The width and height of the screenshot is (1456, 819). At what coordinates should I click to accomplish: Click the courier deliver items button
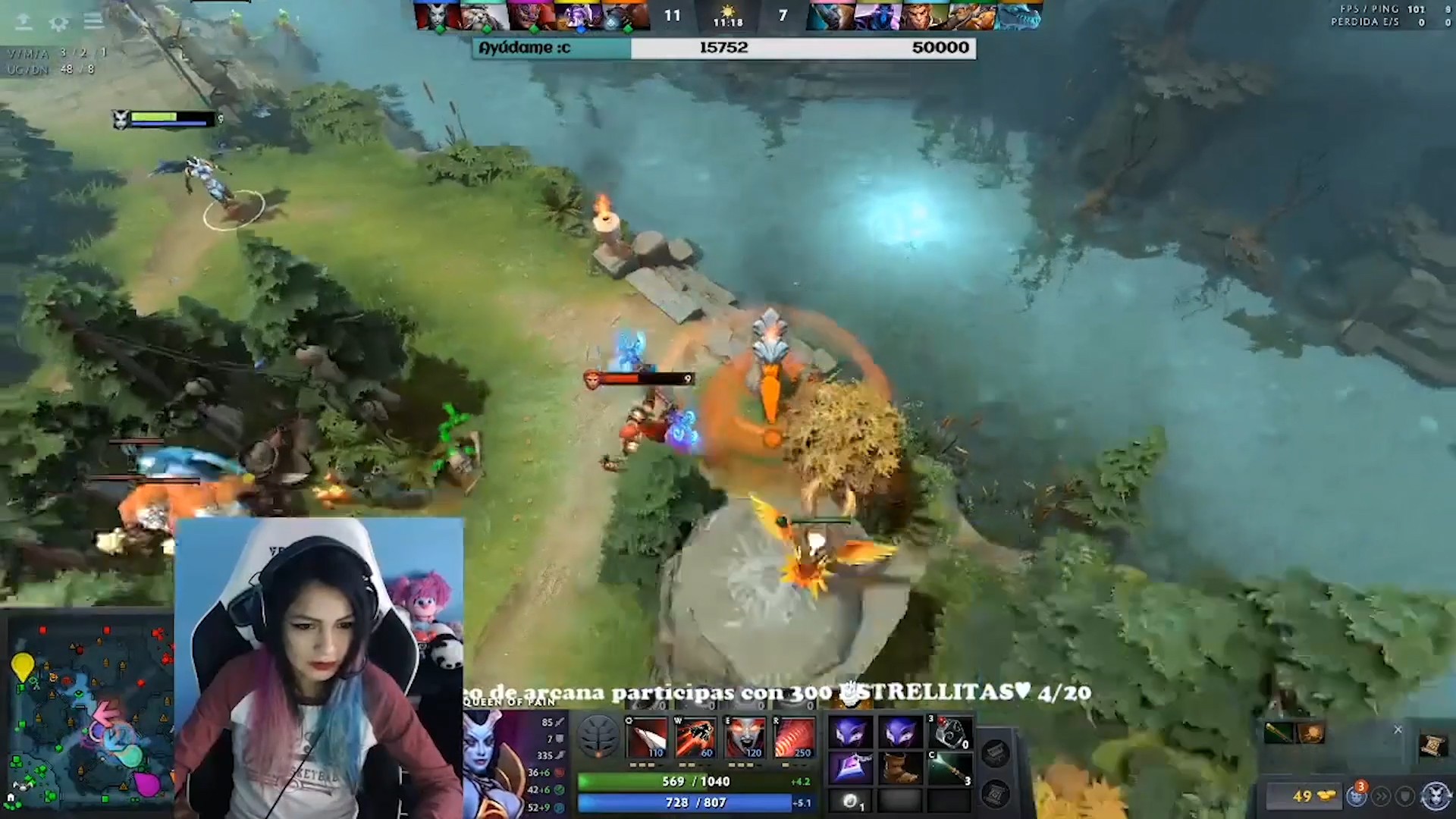coord(1381,796)
